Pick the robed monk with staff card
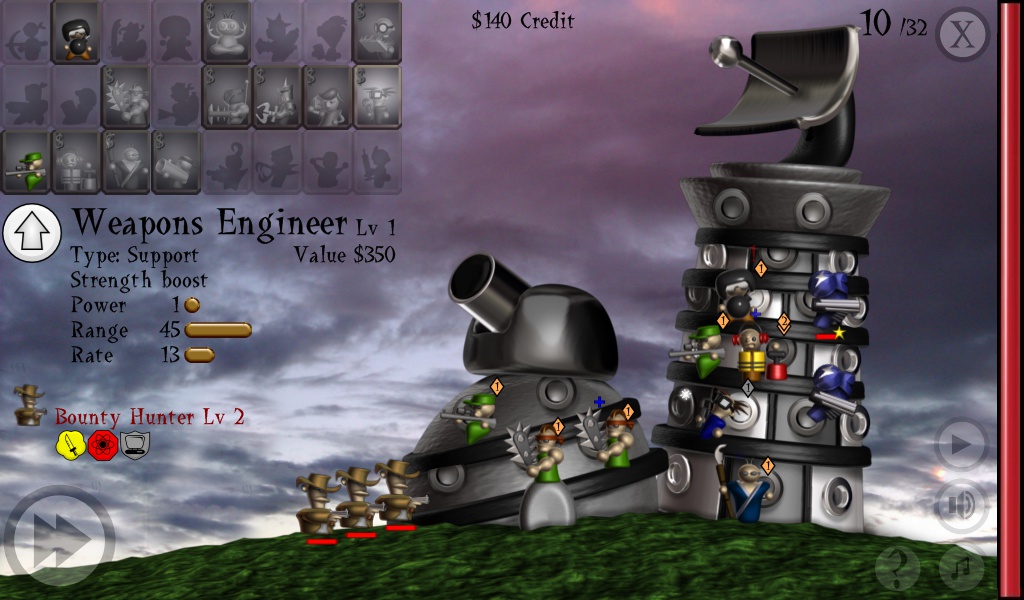The image size is (1024, 600). [126, 162]
